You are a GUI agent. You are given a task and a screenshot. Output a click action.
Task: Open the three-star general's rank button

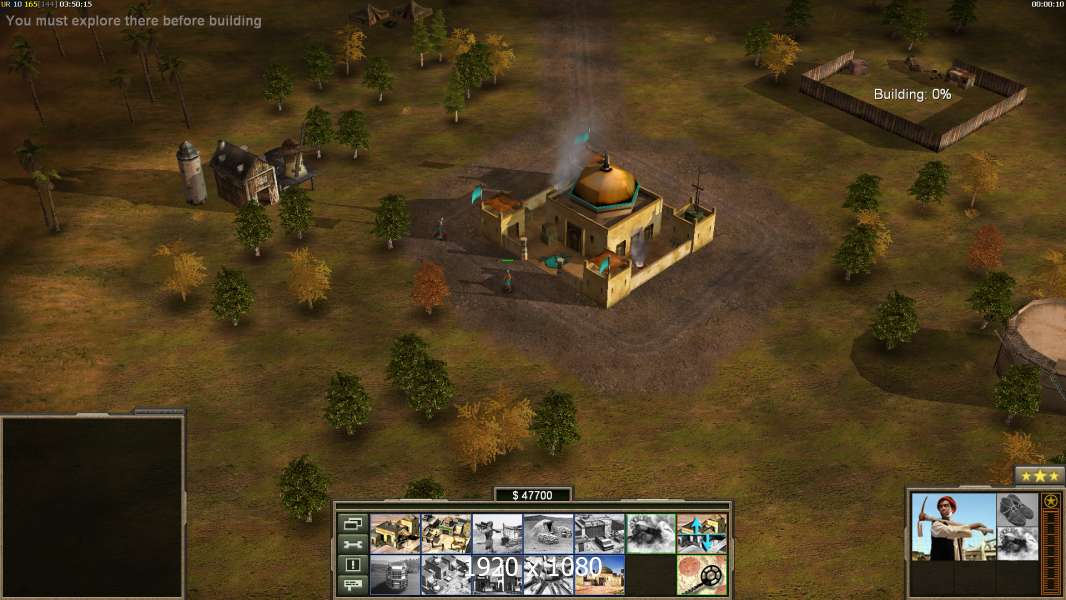[x=1039, y=476]
